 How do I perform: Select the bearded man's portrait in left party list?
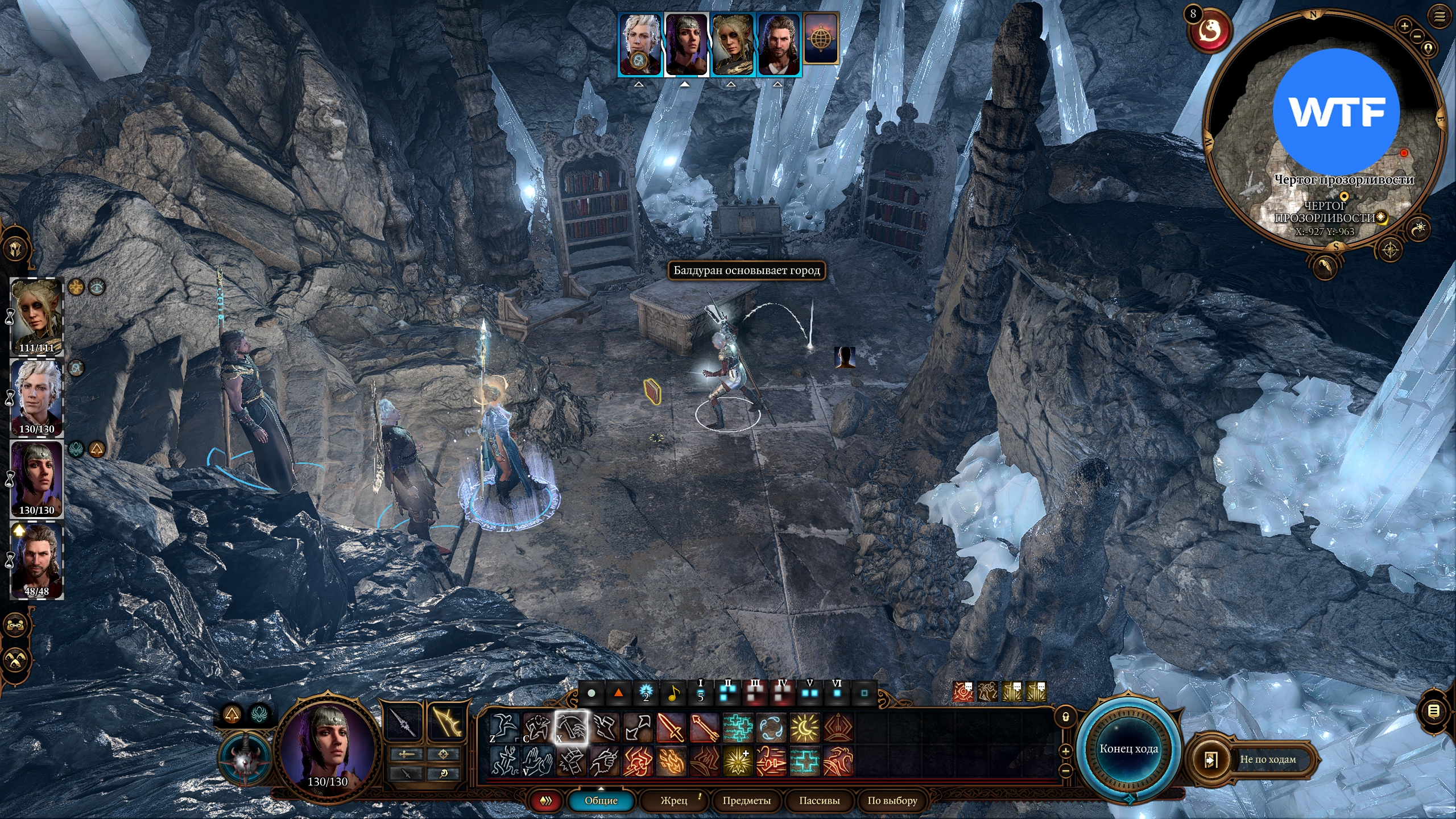tap(37, 560)
